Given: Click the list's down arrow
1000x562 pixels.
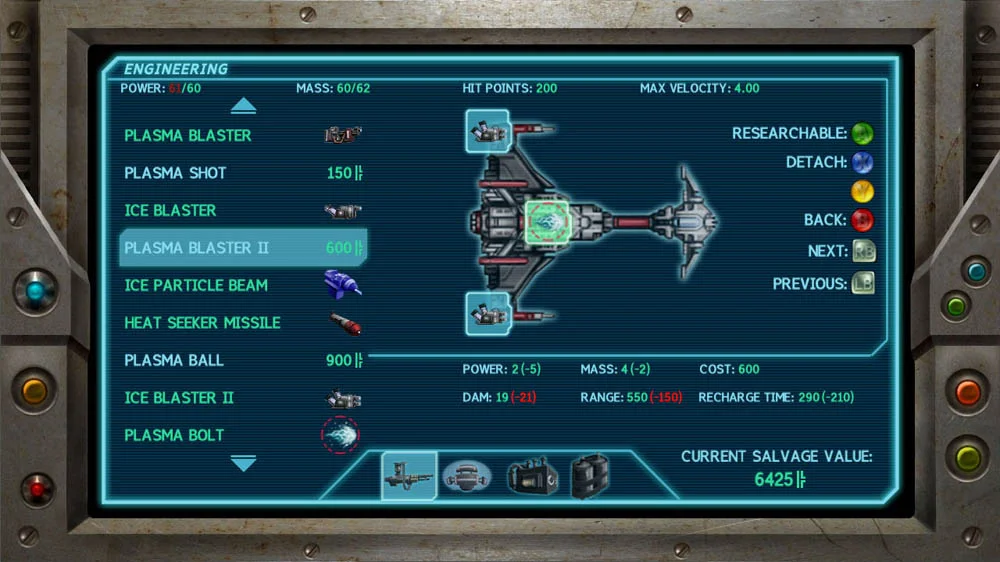Looking at the screenshot, I should click(x=243, y=463).
